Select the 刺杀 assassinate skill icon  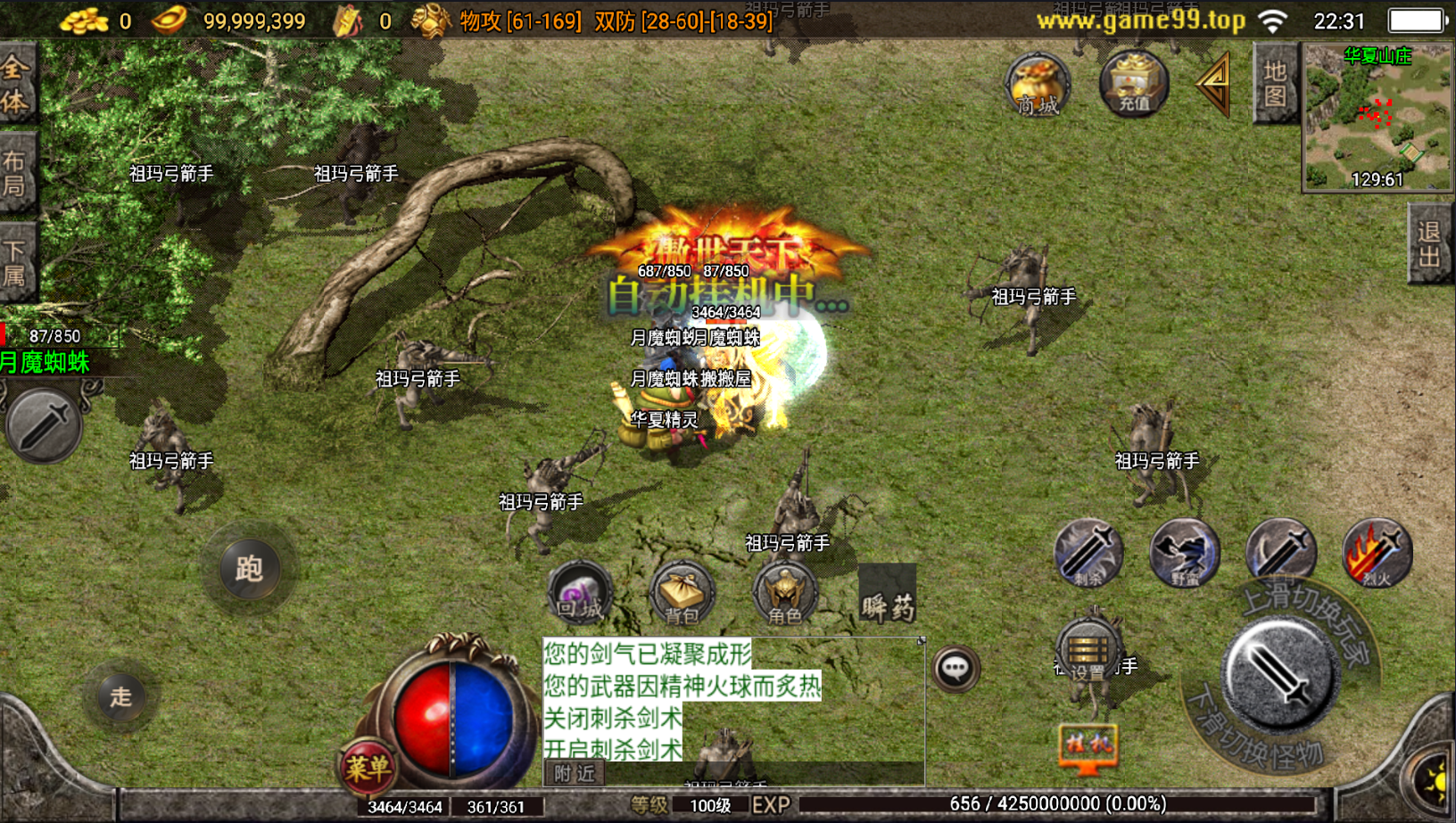click(1090, 554)
